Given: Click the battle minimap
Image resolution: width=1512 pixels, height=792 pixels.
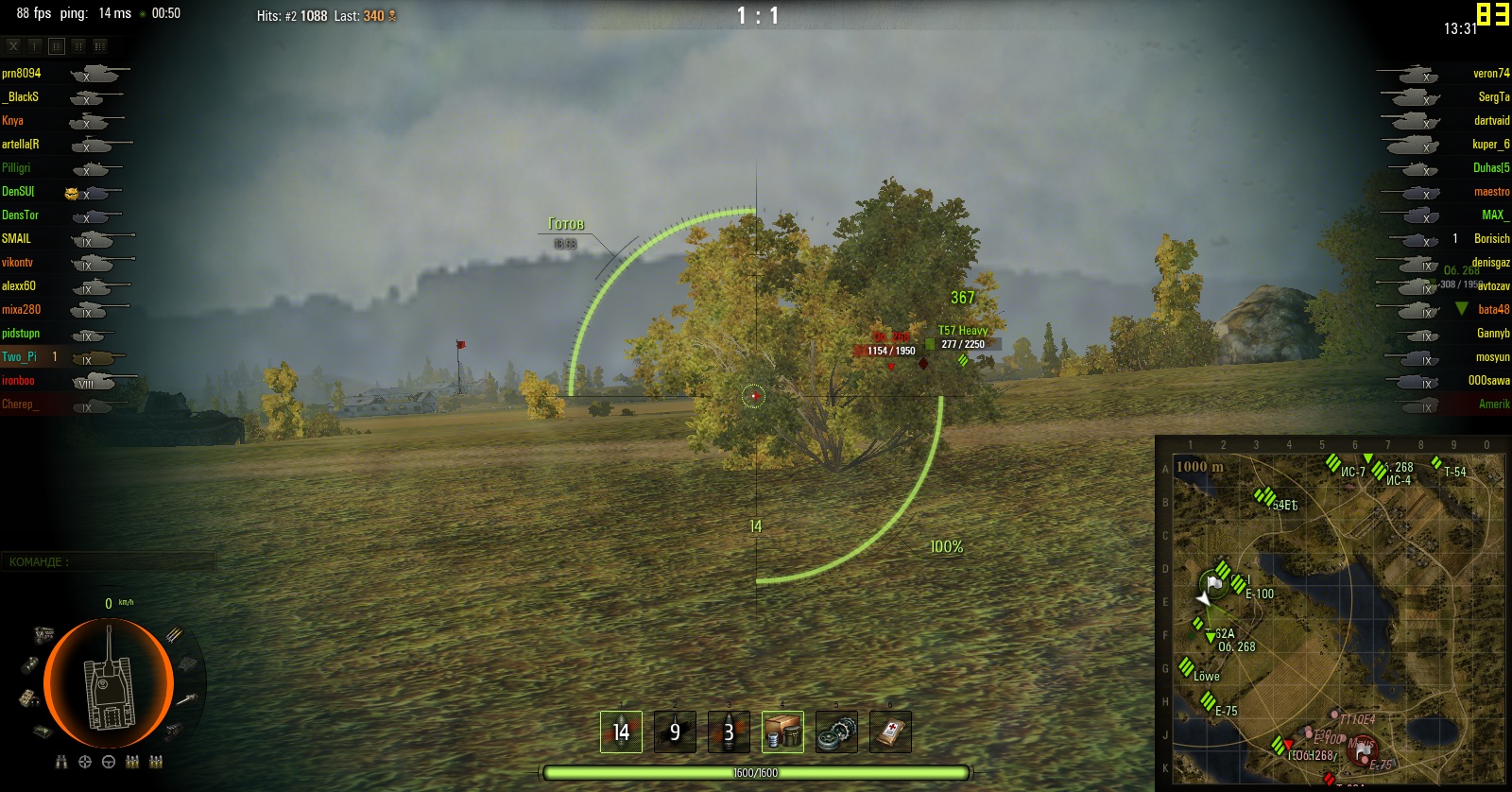Looking at the screenshot, I should pyautogui.click(x=1332, y=612).
